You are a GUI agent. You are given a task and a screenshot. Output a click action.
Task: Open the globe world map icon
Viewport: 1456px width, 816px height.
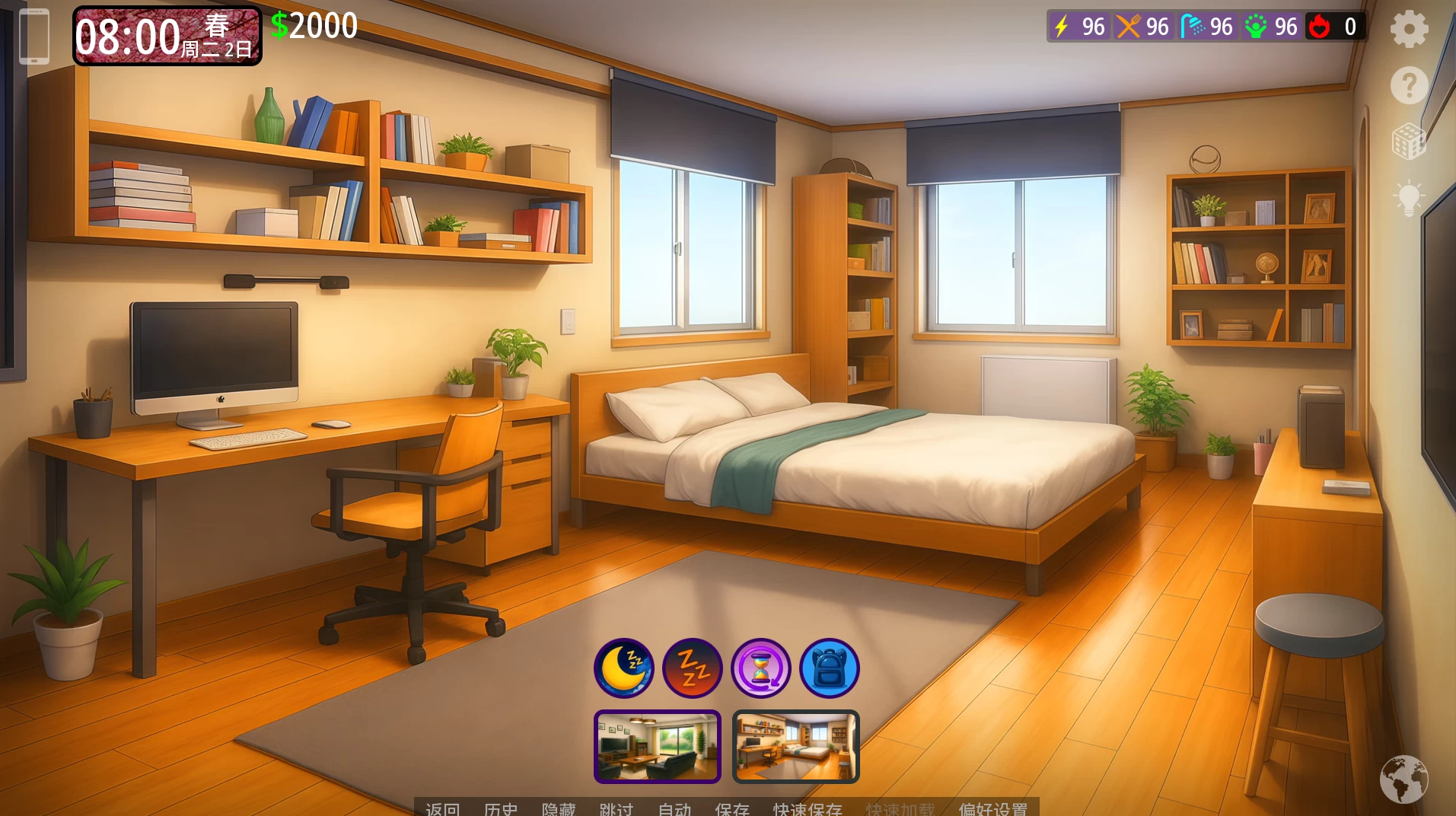point(1403,779)
